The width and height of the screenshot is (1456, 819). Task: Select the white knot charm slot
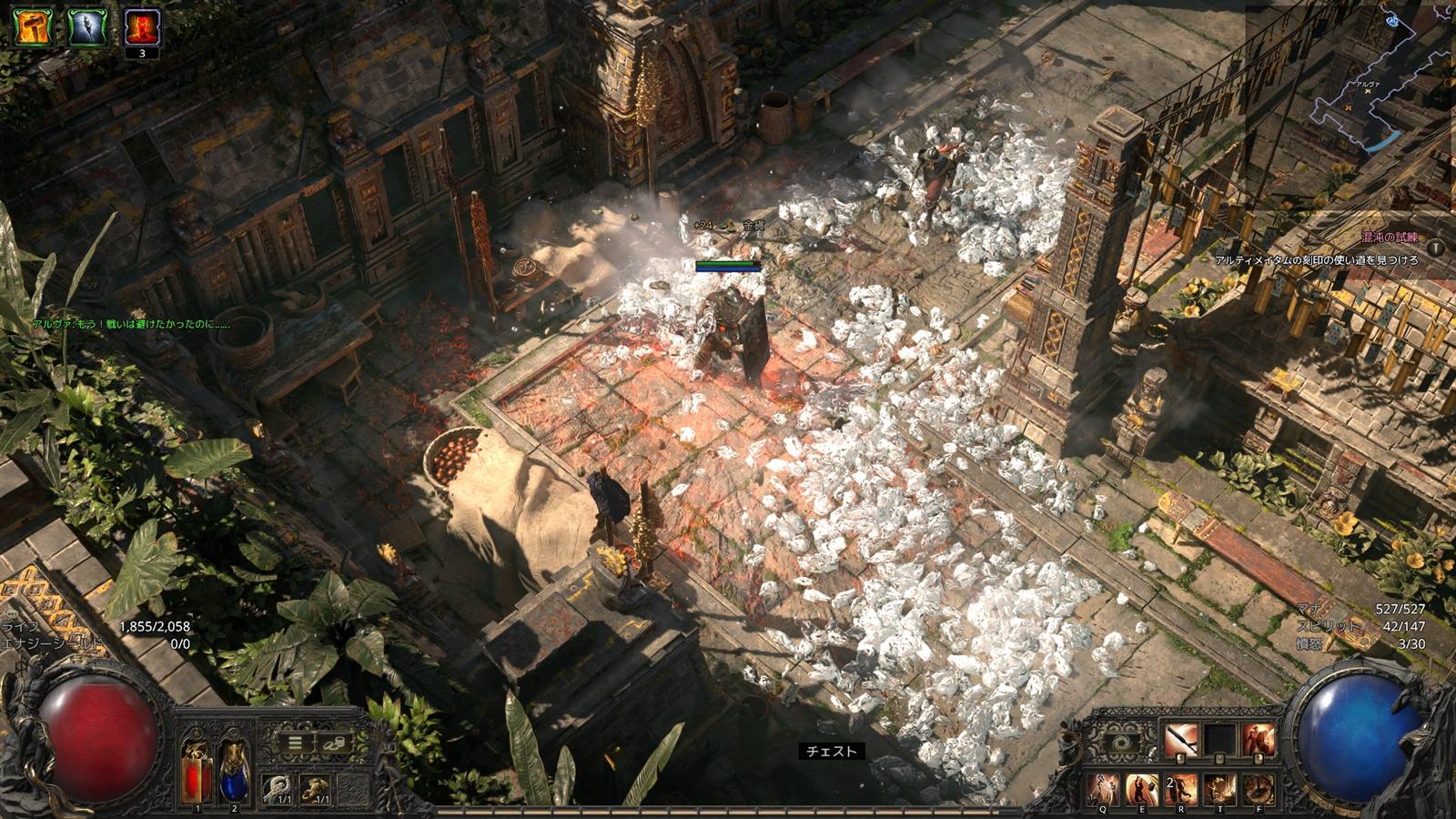(278, 788)
